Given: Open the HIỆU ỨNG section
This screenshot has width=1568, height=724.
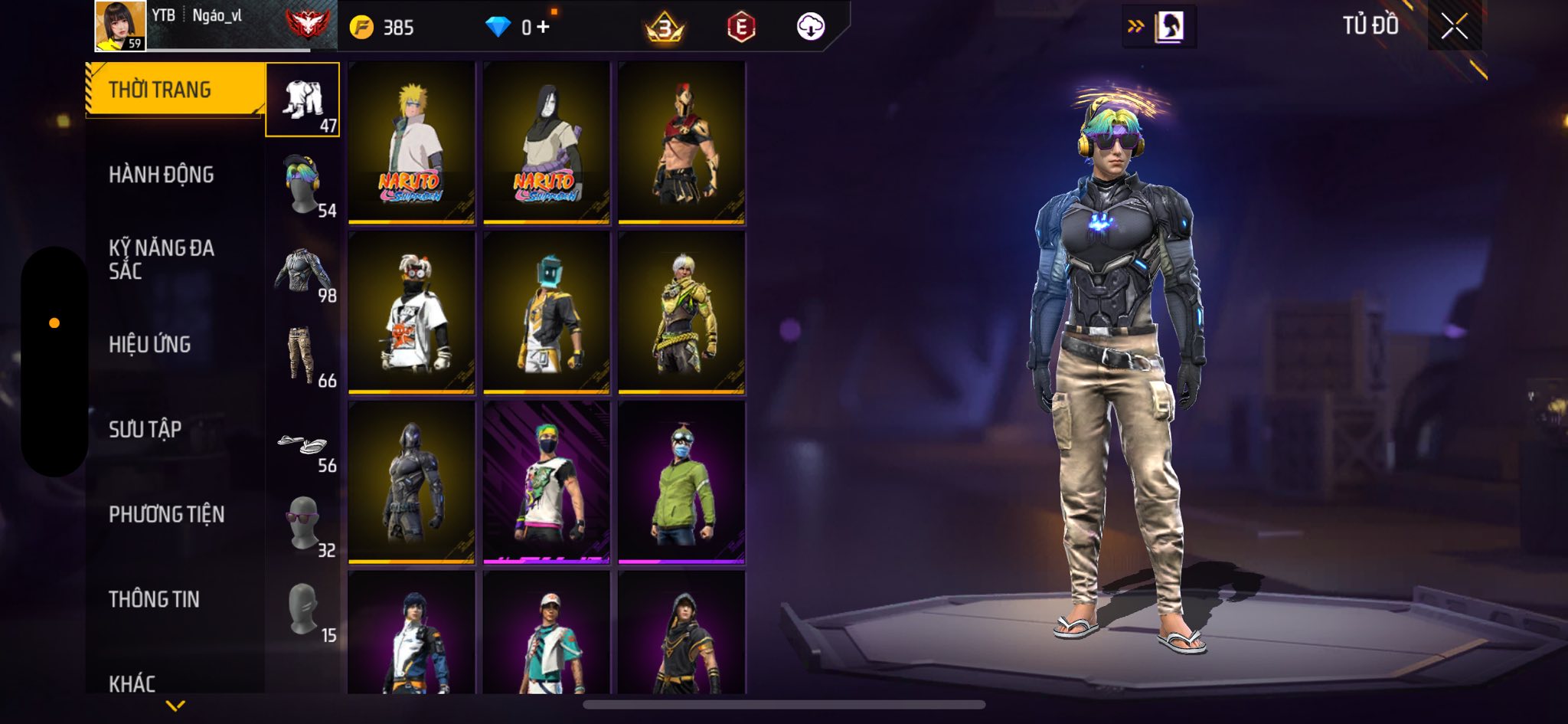Looking at the screenshot, I should coord(149,345).
